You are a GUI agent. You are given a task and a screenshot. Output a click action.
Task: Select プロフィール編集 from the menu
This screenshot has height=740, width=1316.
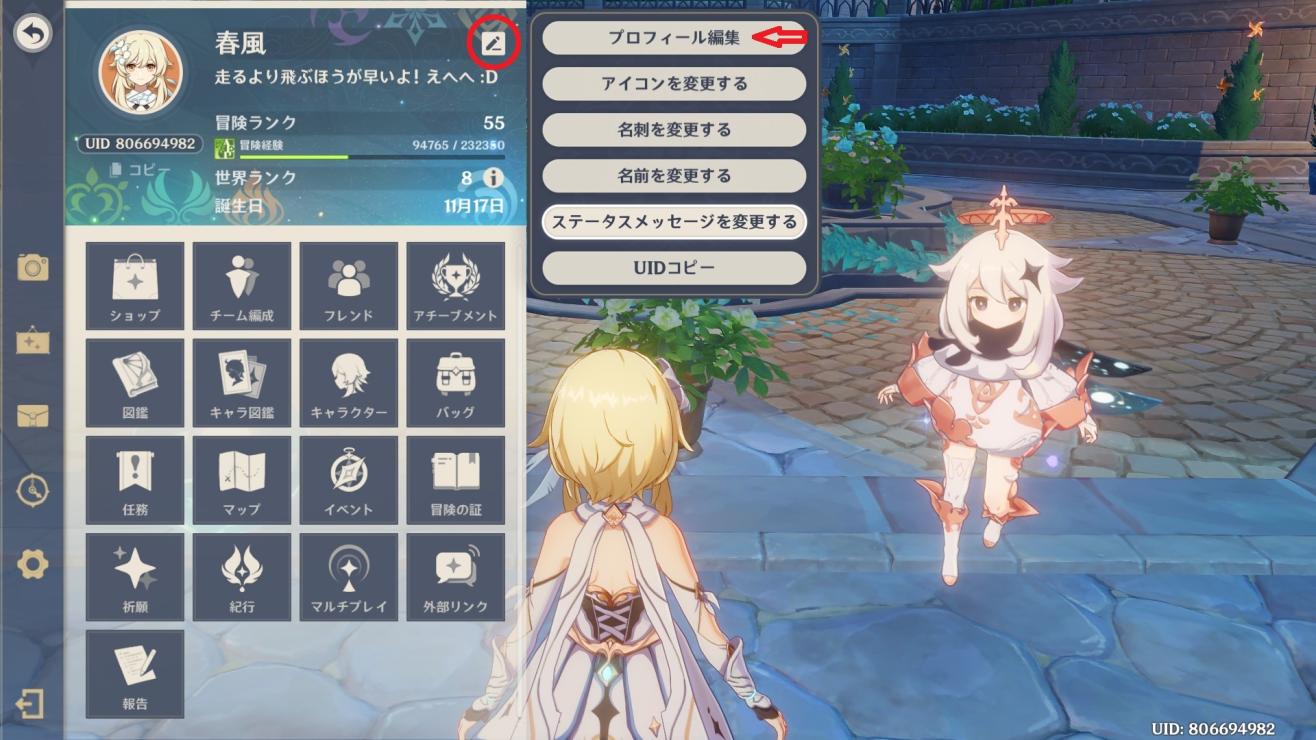tap(673, 38)
